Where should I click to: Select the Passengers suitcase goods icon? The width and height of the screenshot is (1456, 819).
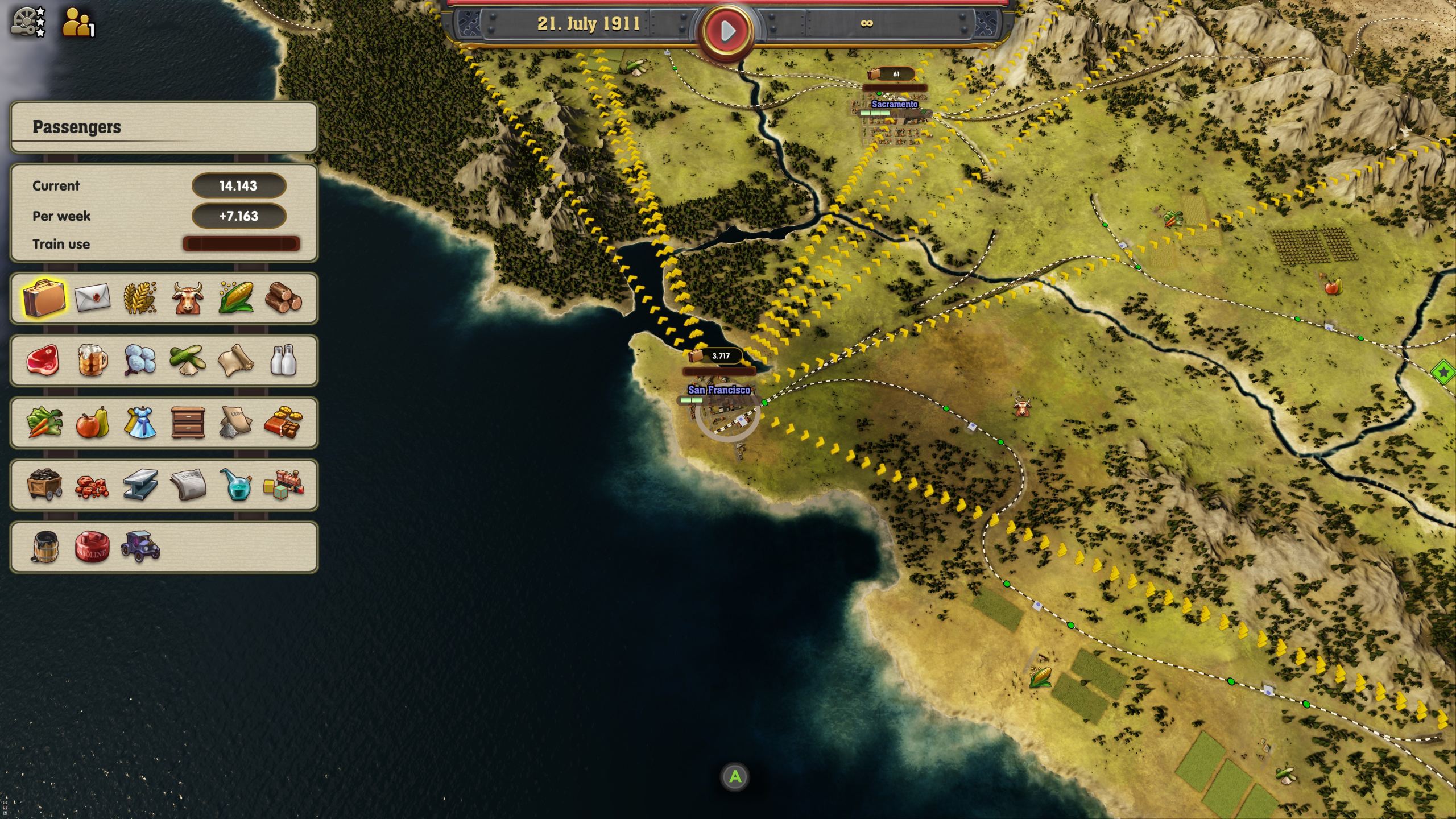[44, 299]
